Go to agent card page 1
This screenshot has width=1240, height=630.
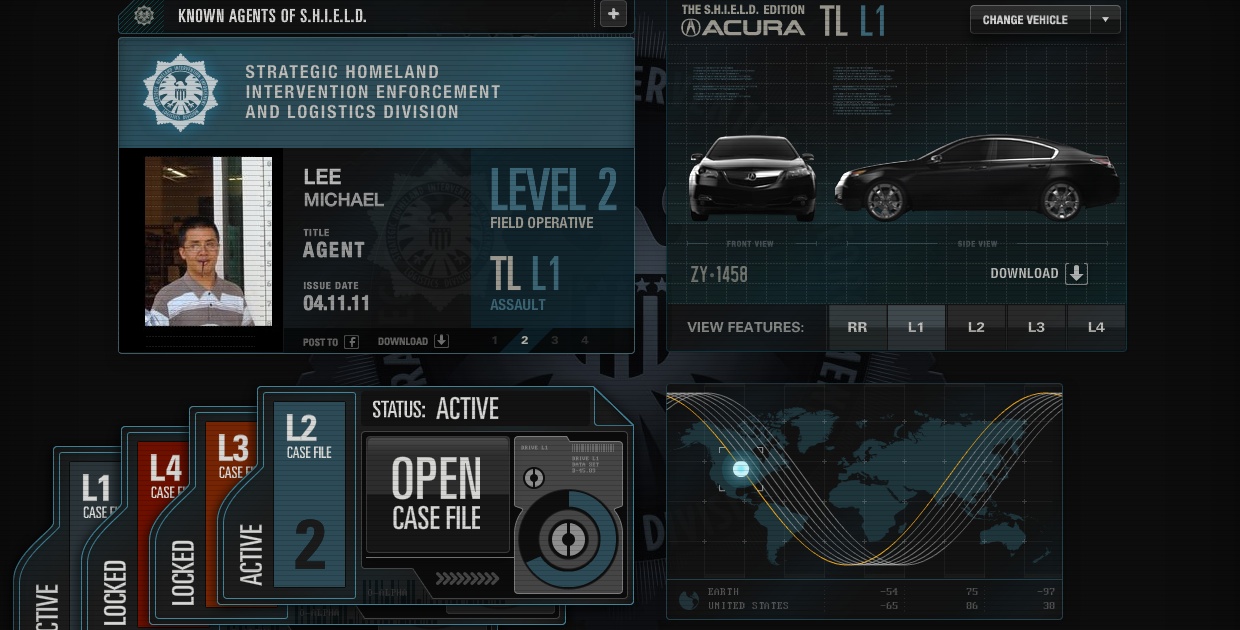click(494, 341)
